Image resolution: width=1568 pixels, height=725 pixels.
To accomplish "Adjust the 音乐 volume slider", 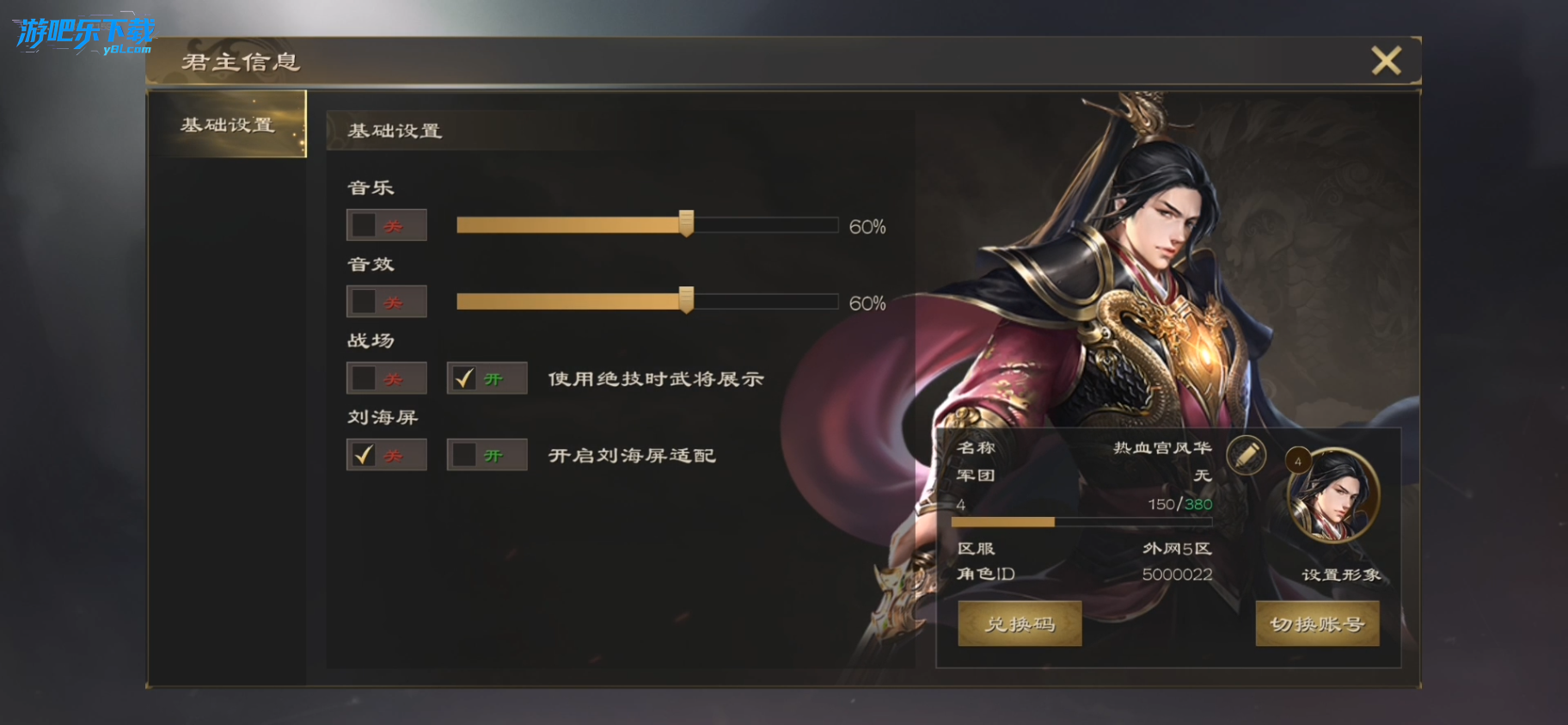I will coord(686,224).
